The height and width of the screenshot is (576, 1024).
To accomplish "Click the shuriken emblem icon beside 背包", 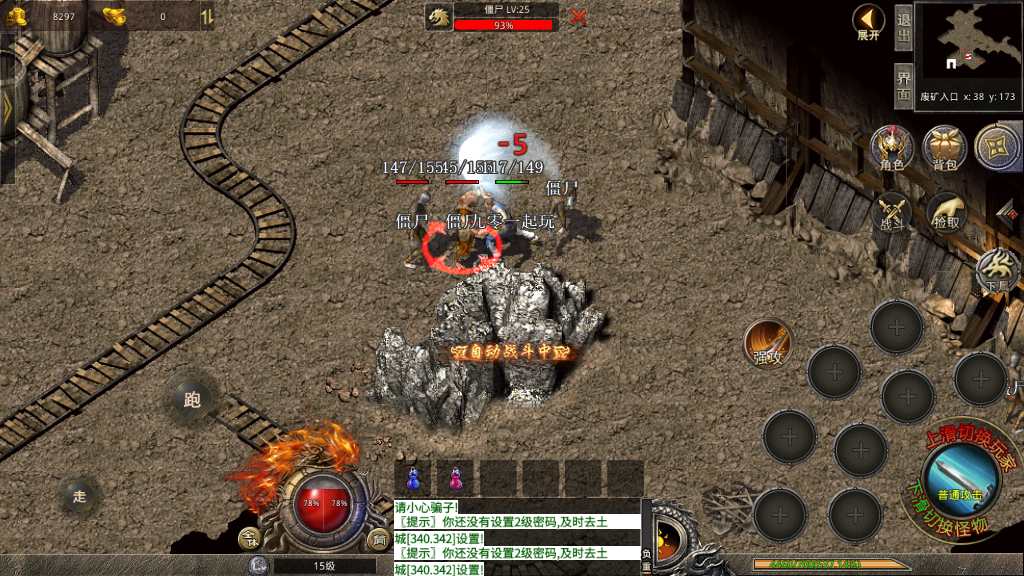I will tap(997, 147).
